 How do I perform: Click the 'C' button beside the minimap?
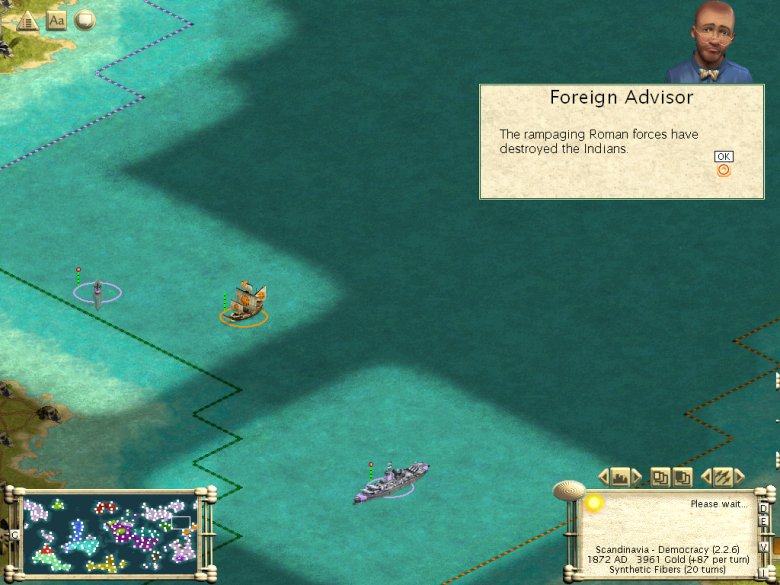tap(14, 534)
